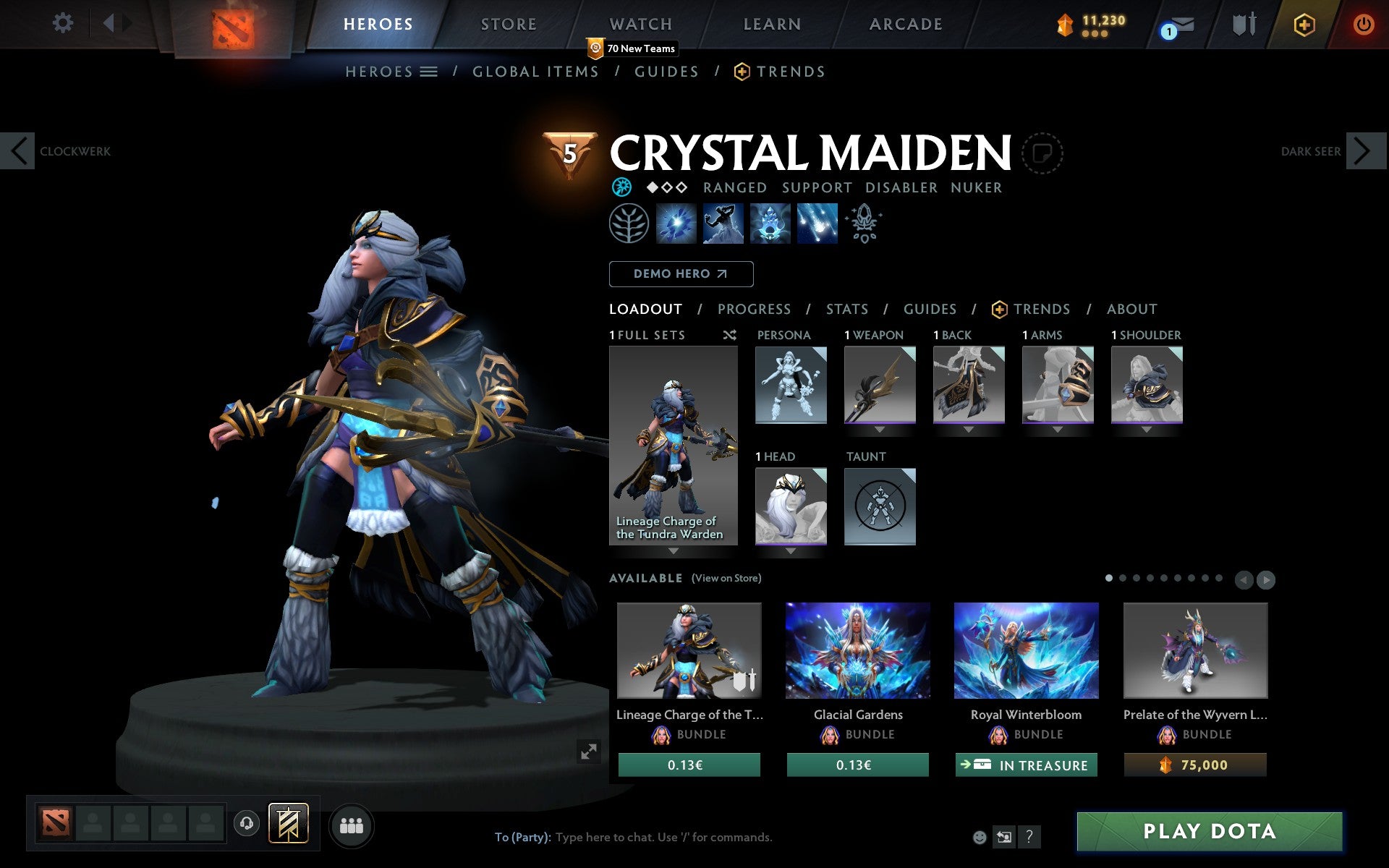Open the ARCADE menu
Viewport: 1389px width, 868px height.
tap(904, 24)
